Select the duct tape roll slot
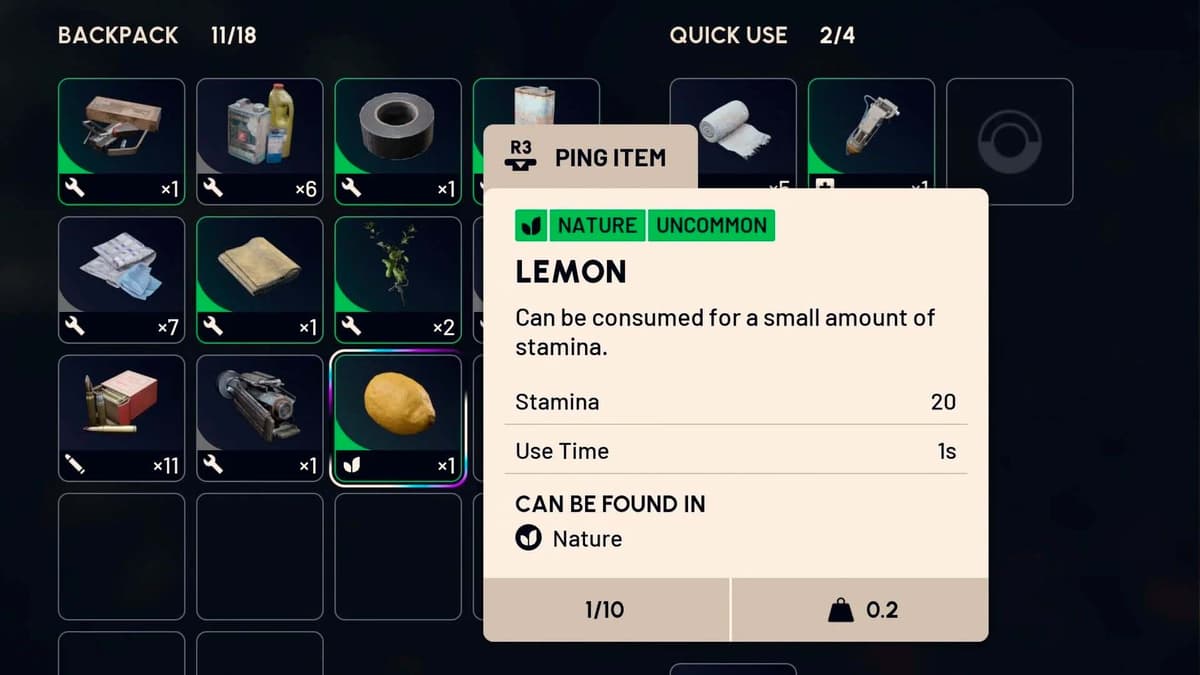The height and width of the screenshot is (675, 1200). coord(397,141)
